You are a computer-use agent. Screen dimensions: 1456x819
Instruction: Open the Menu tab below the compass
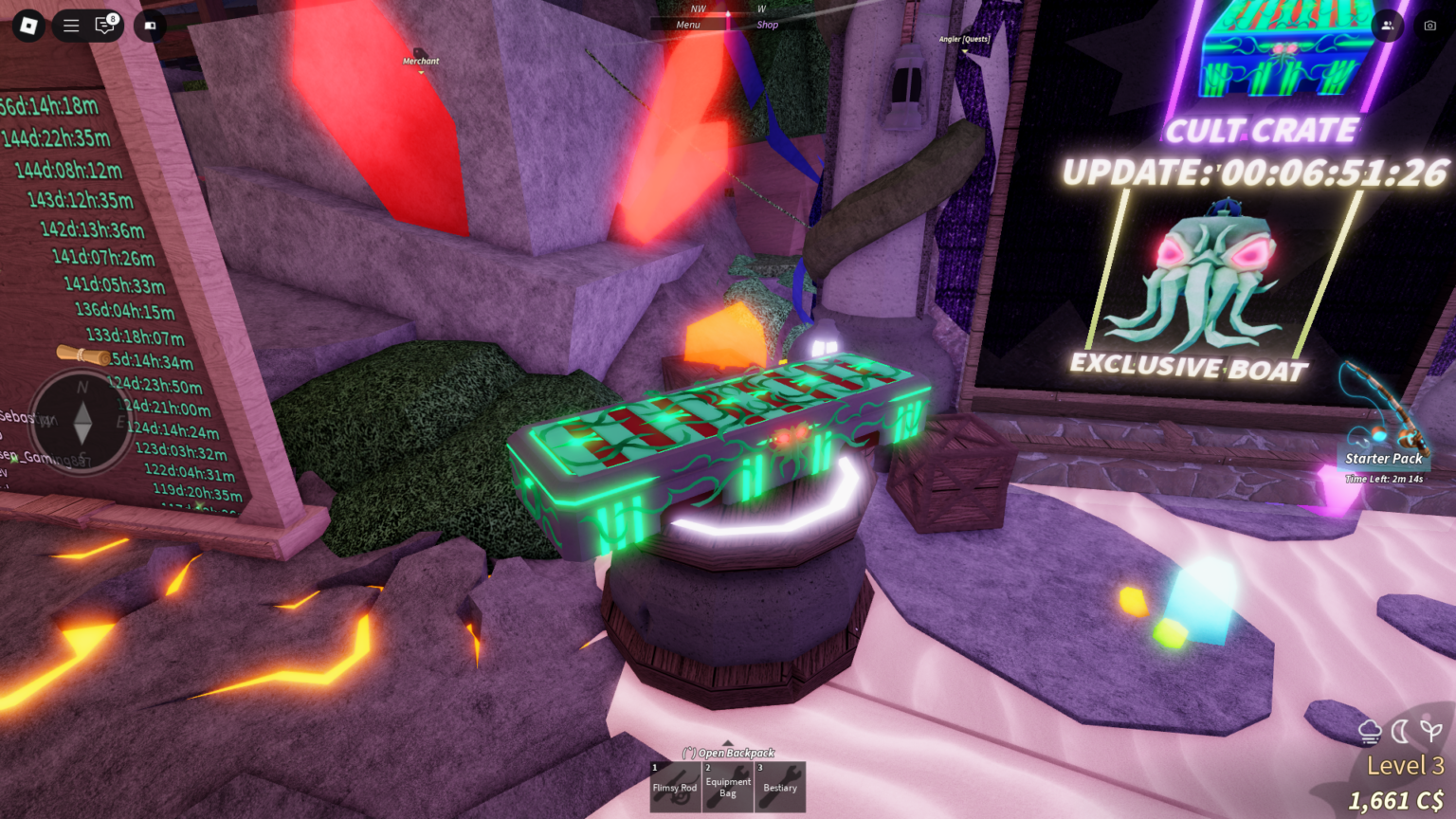pos(688,24)
